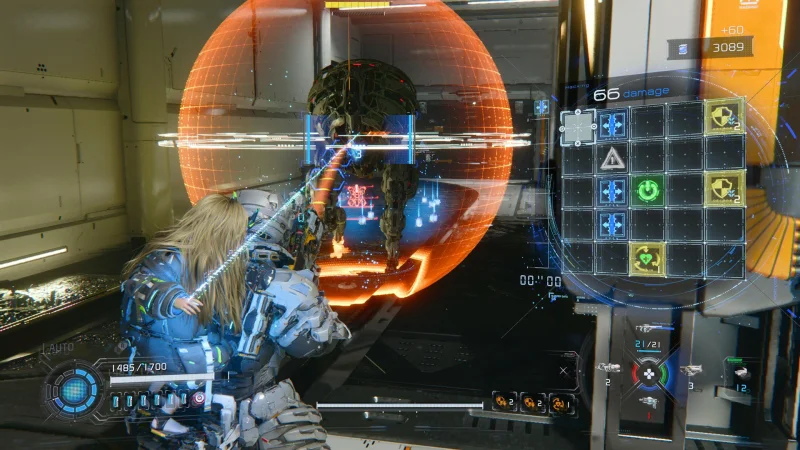Screen dimensions: 800x450
Task: Select the consumable item showing count 12
Action: (x=742, y=374)
